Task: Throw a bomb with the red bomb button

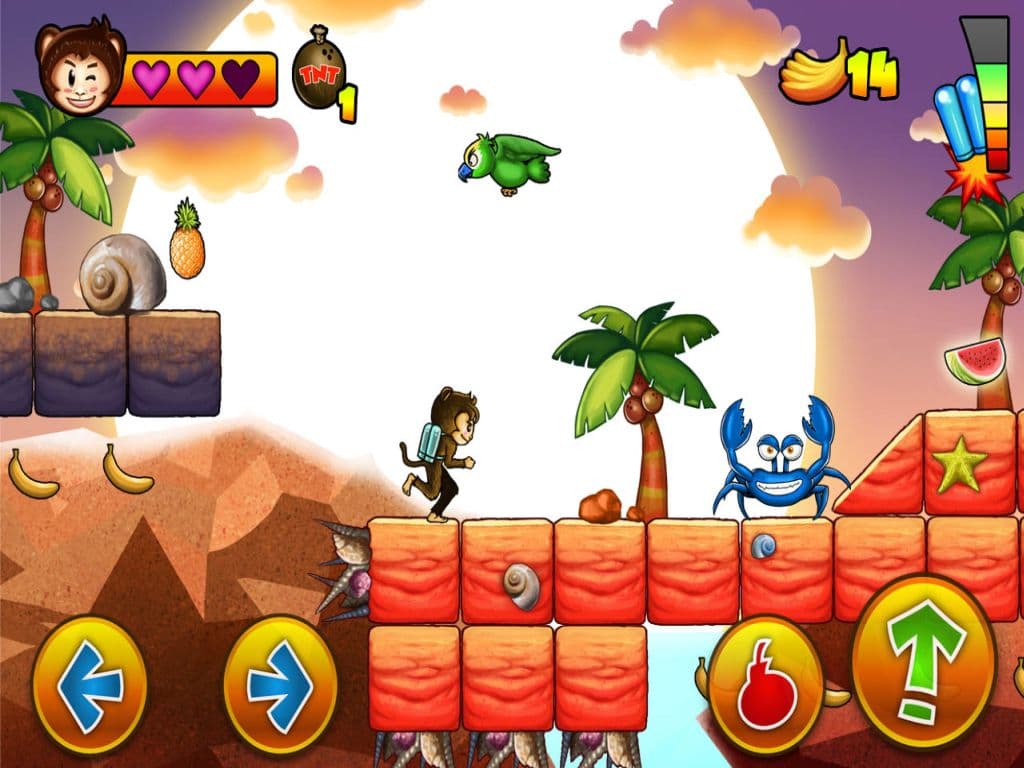Action: coord(766,685)
